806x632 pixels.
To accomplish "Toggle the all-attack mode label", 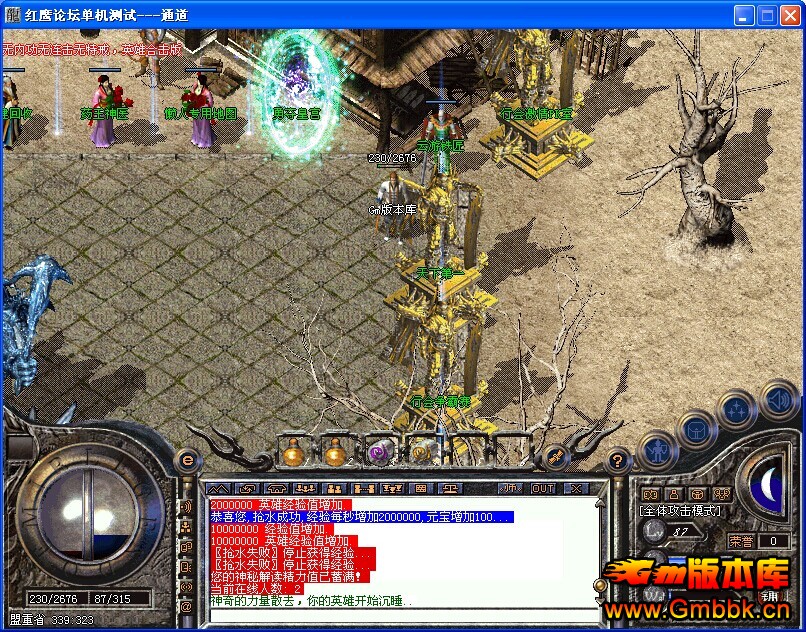I will pos(681,511).
